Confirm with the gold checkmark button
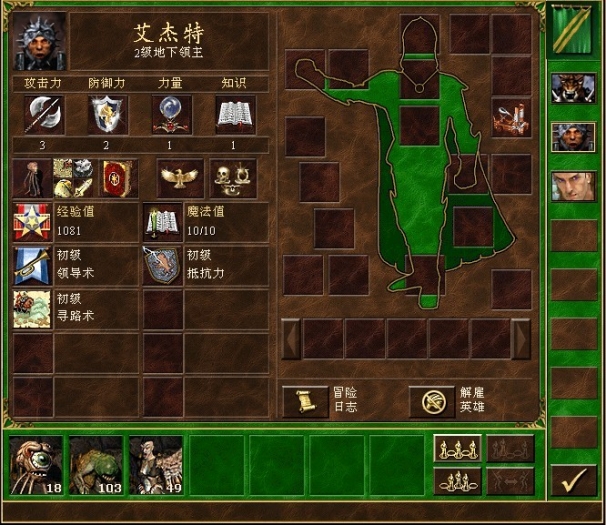 (x=573, y=481)
